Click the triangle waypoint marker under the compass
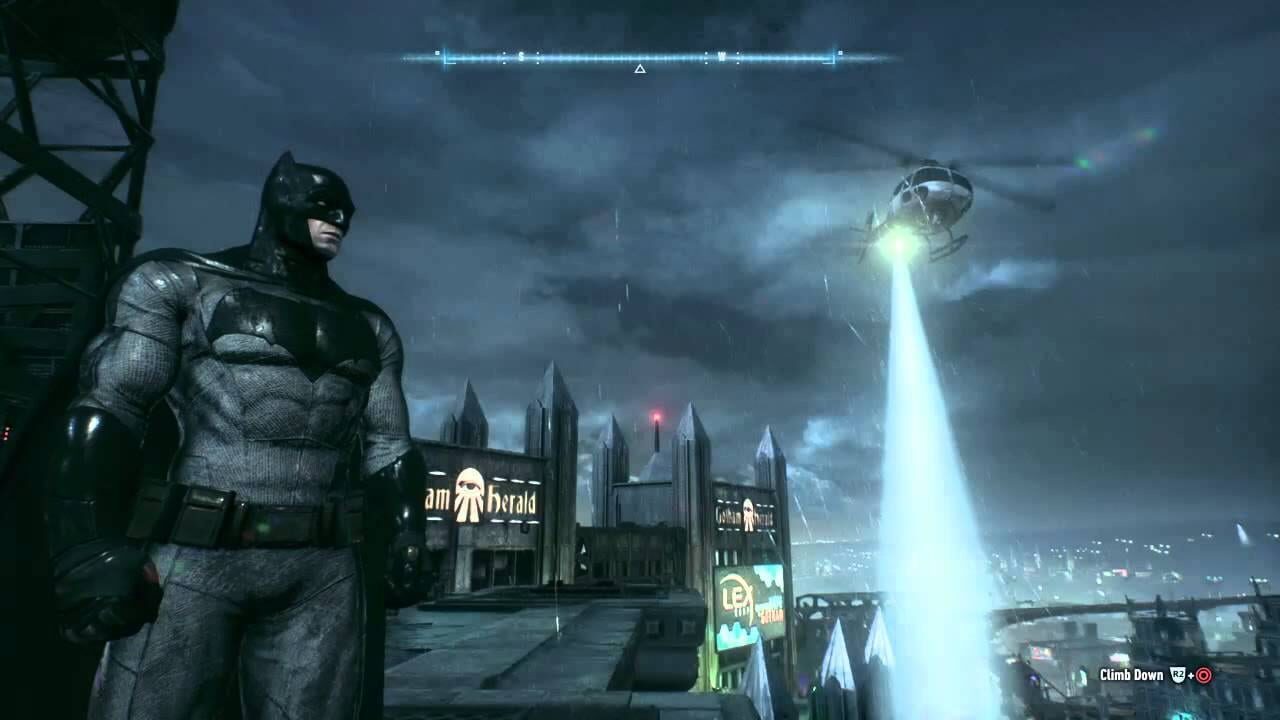1280x720 pixels. (639, 68)
